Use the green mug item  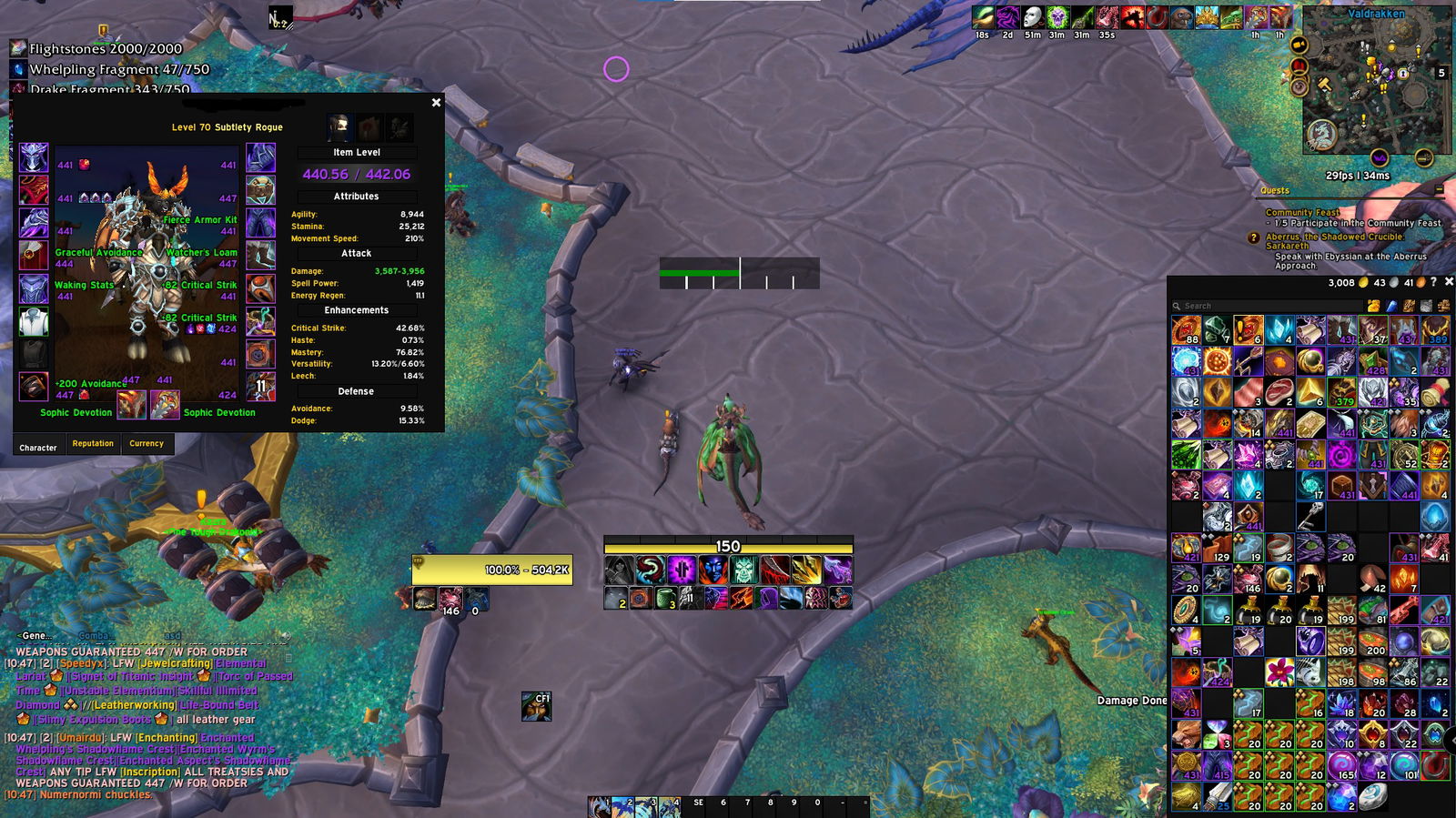[666, 598]
